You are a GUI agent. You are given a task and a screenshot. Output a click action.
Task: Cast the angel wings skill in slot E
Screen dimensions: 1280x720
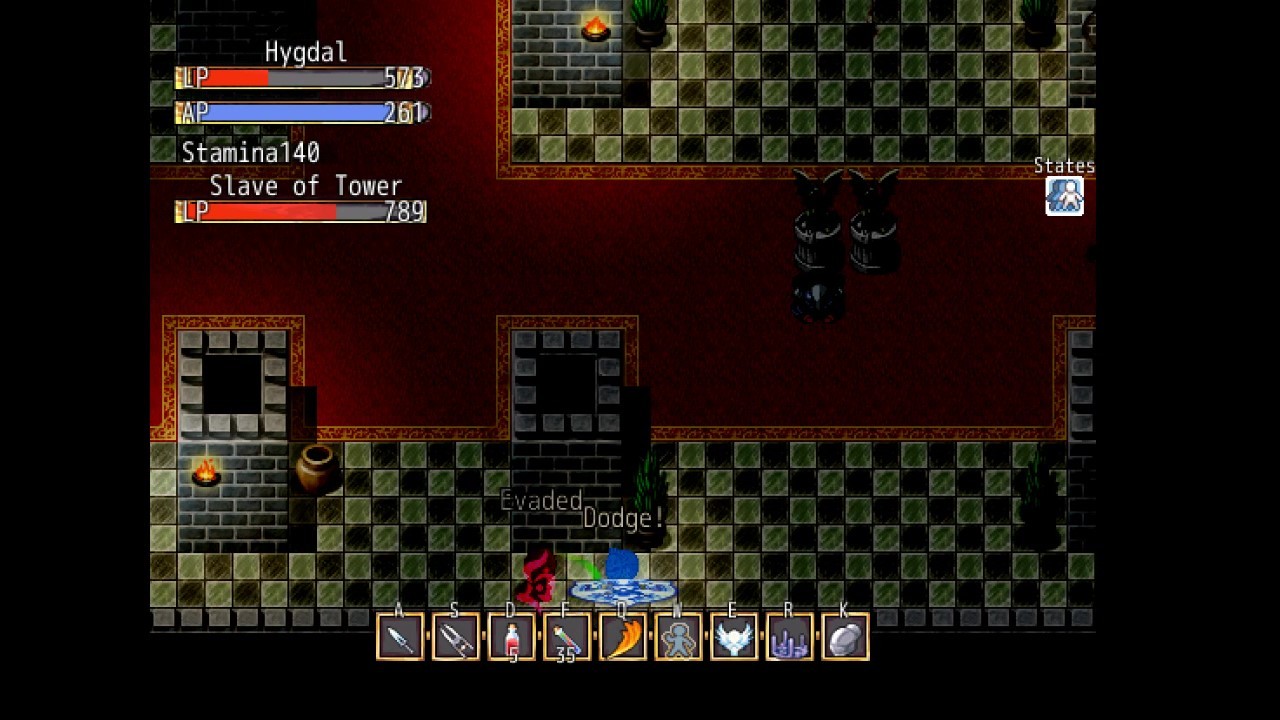(735, 636)
